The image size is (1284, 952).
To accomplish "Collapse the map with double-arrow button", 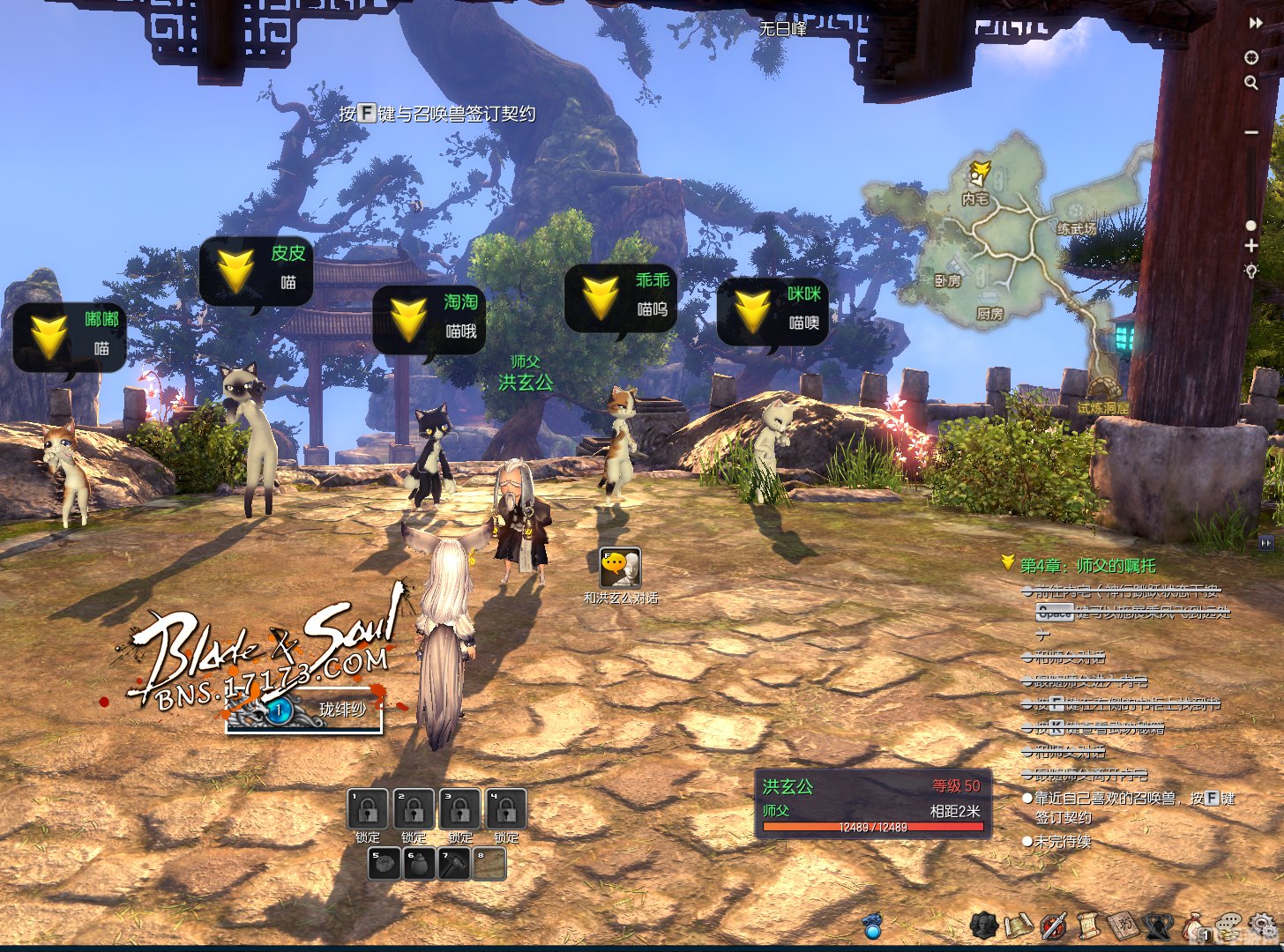I will [x=1256, y=24].
